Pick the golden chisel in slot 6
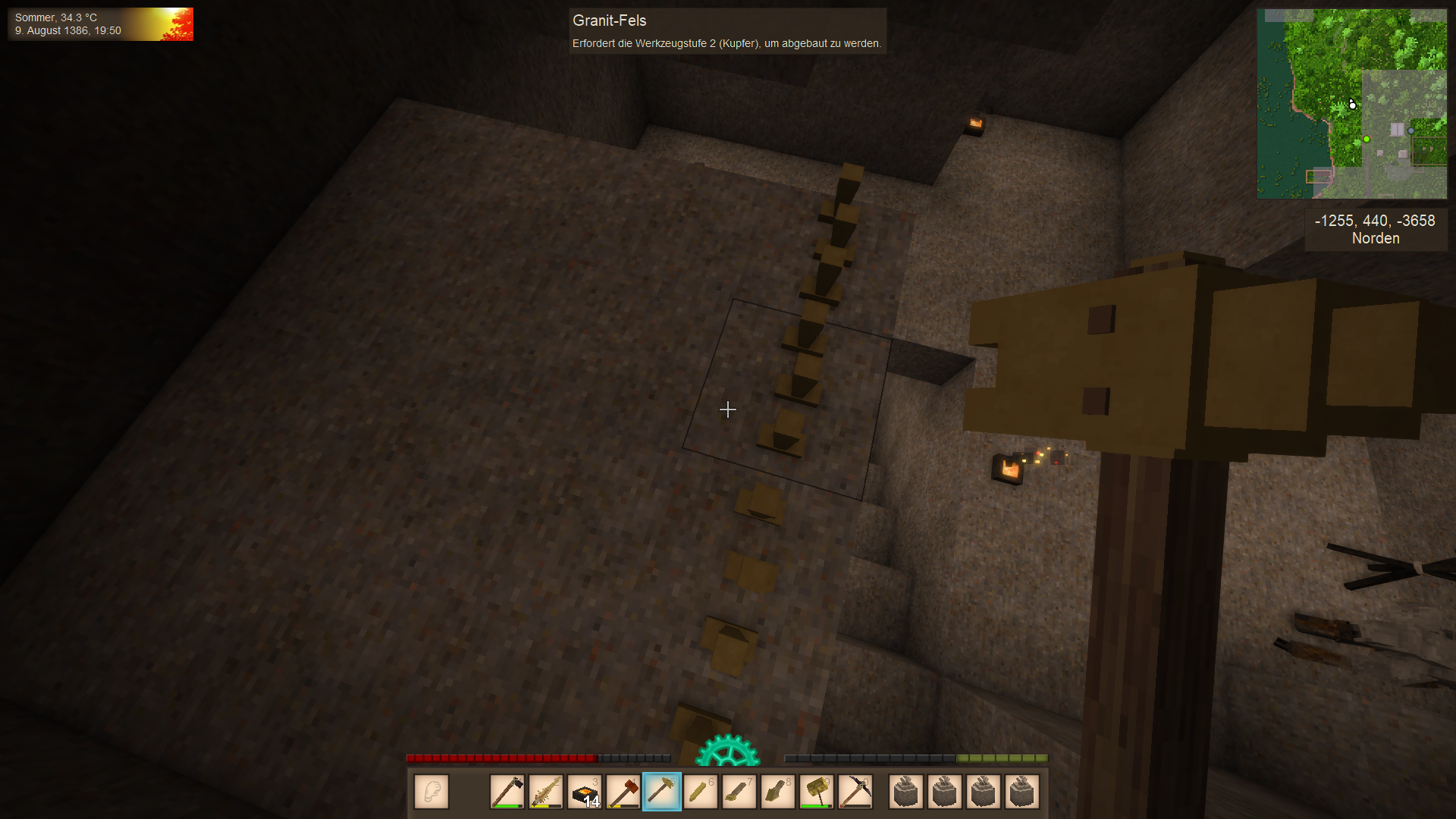 [x=701, y=792]
